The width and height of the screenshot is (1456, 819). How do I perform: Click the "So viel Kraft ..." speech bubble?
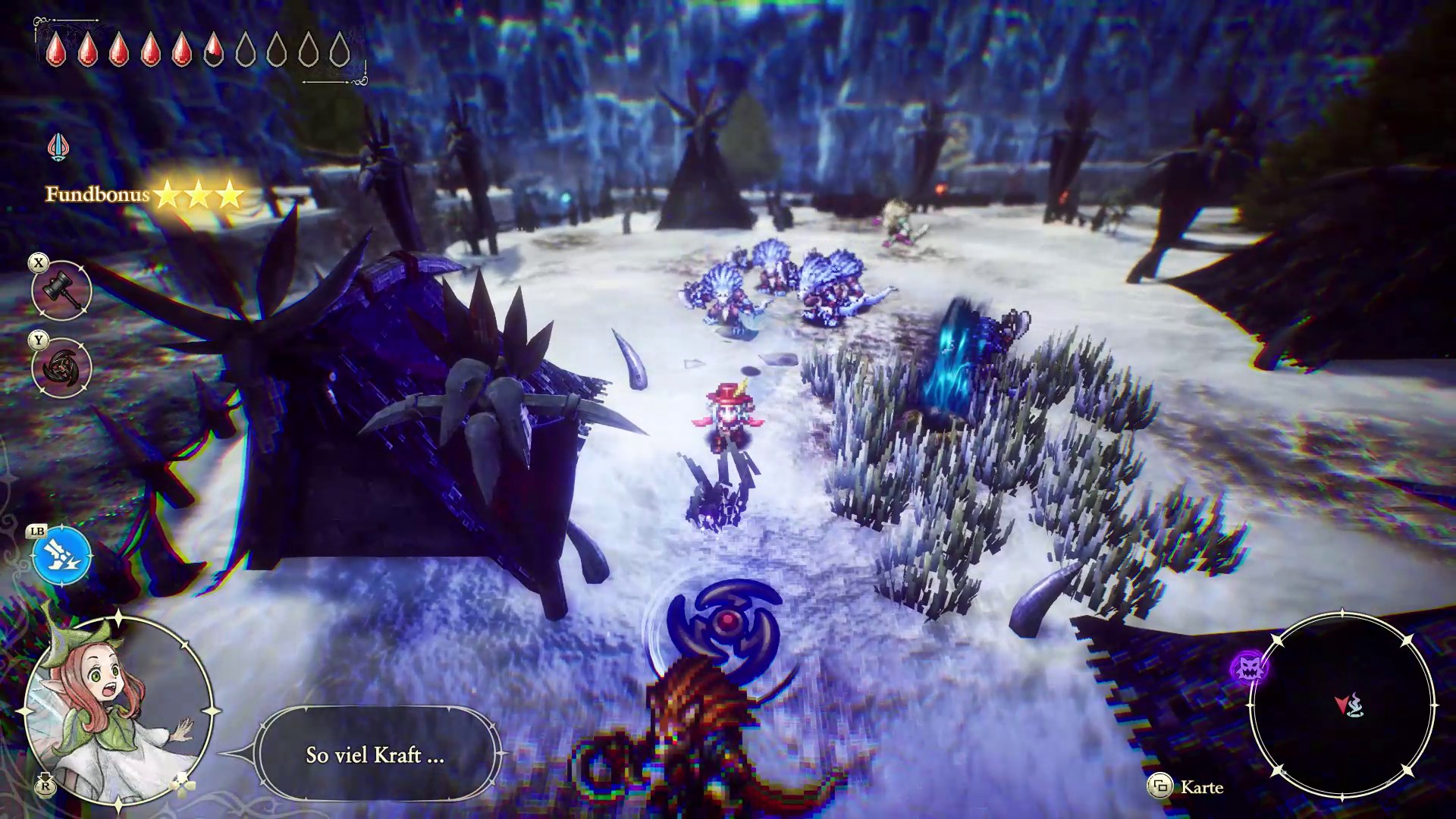(x=375, y=755)
